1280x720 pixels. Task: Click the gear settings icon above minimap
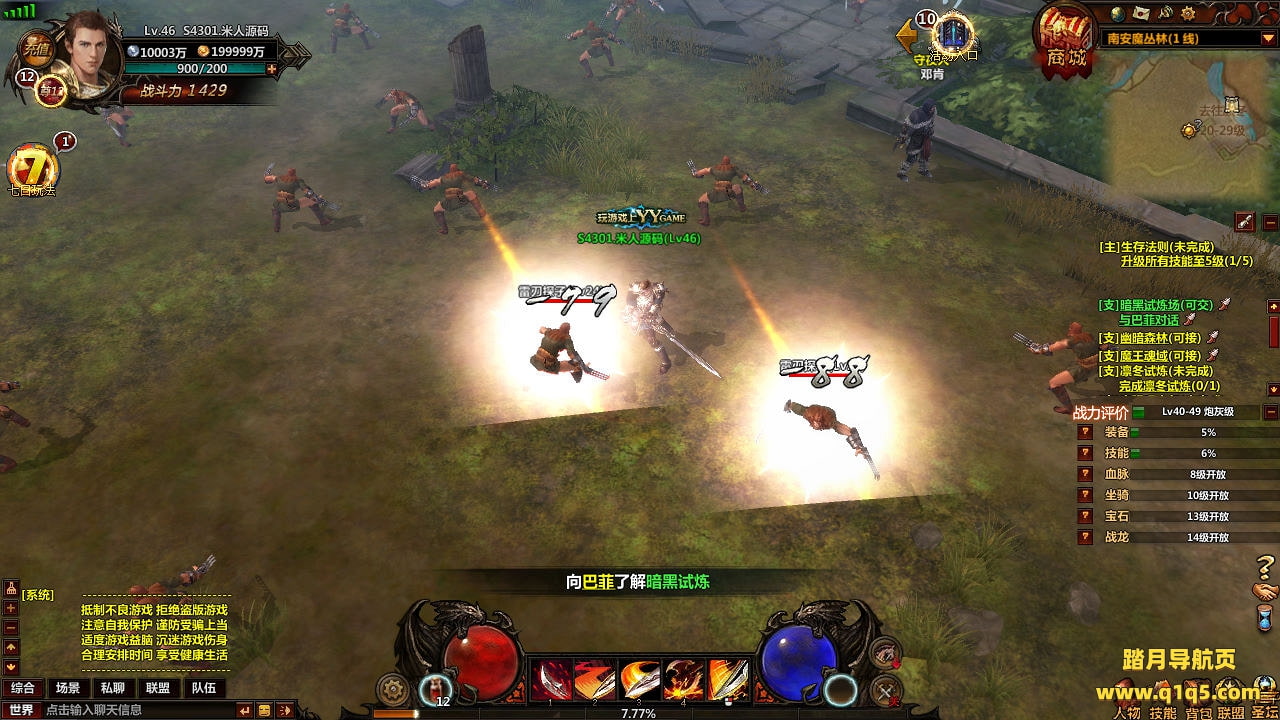pos(1186,14)
